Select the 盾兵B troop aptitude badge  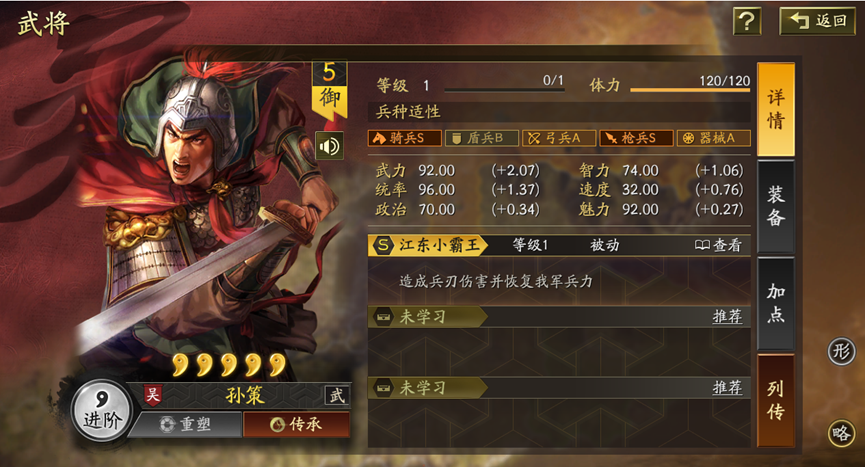tap(481, 138)
